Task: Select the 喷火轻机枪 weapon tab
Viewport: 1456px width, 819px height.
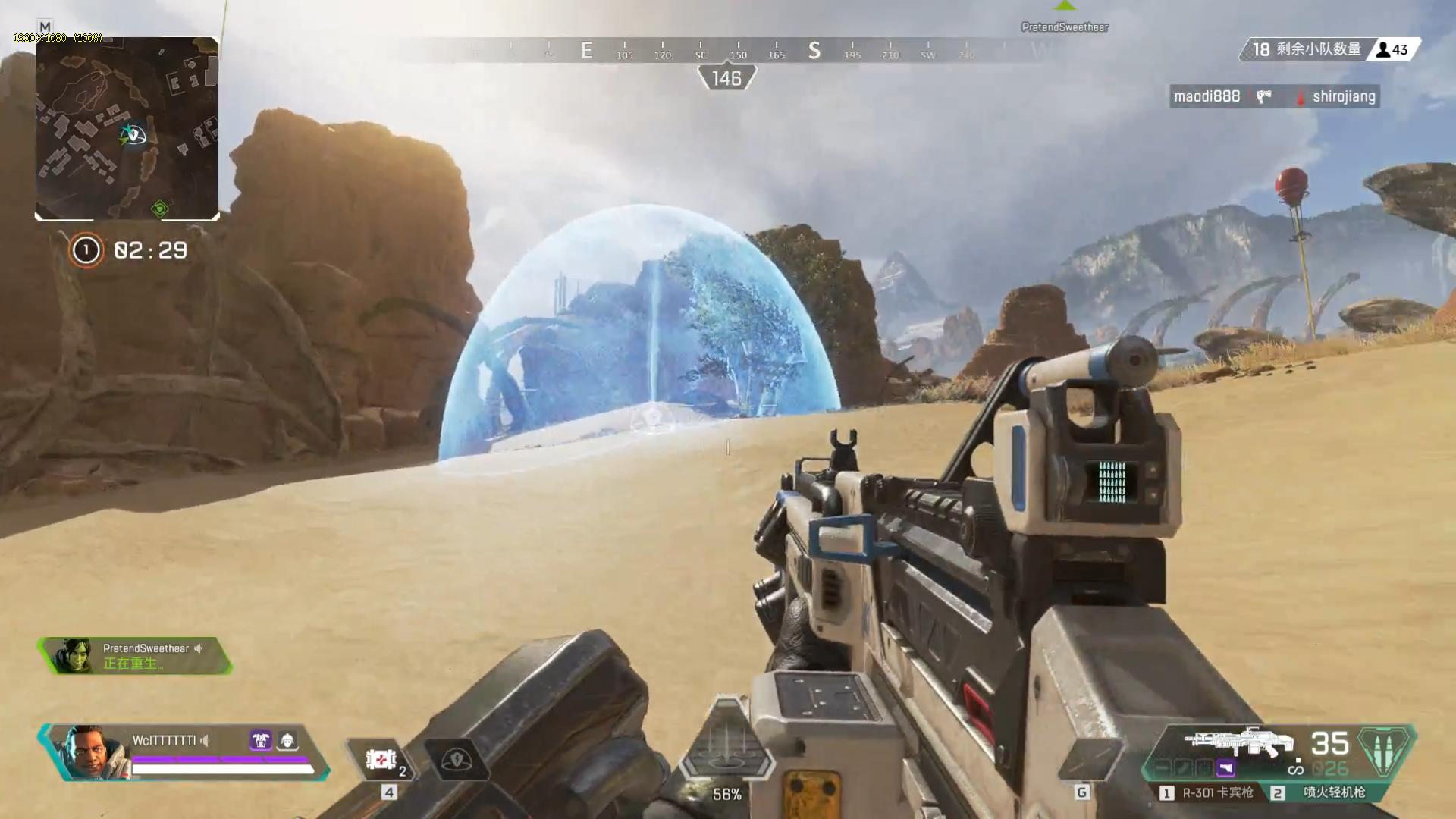Action: [x=1326, y=792]
